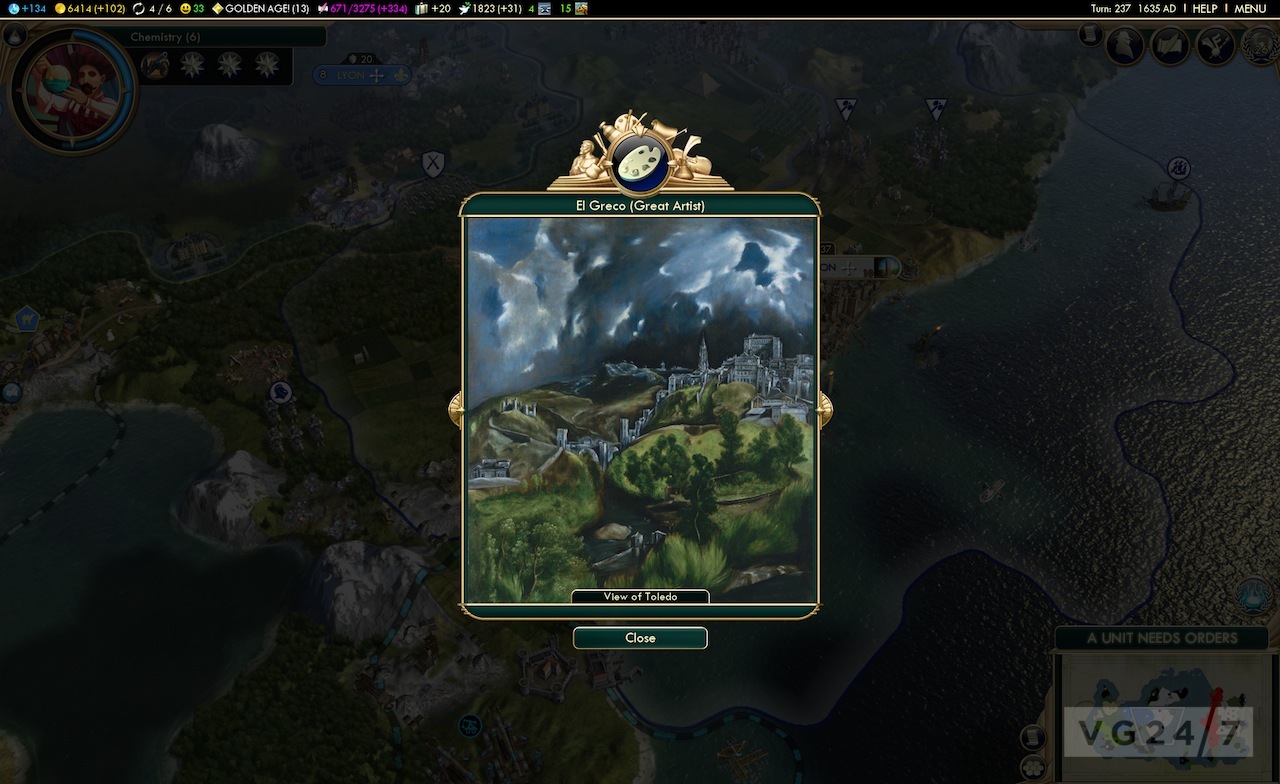
Task: Open the laurel wreath advisor counsel icon
Action: [x=1260, y=45]
